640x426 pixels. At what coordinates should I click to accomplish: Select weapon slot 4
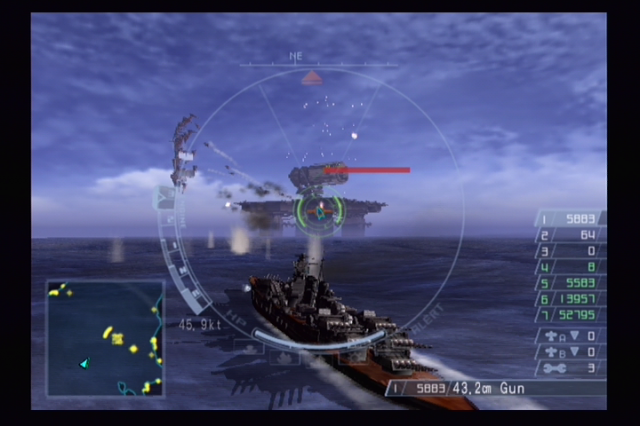(x=569, y=267)
